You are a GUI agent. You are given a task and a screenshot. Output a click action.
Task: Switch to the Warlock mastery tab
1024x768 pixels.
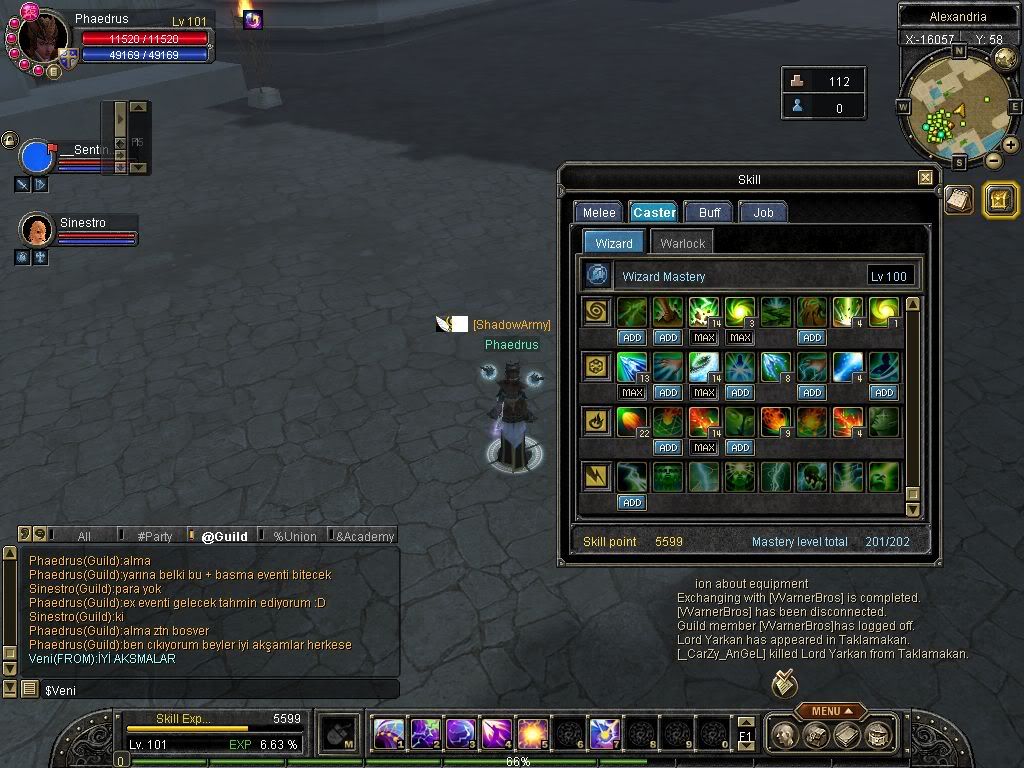click(x=683, y=243)
